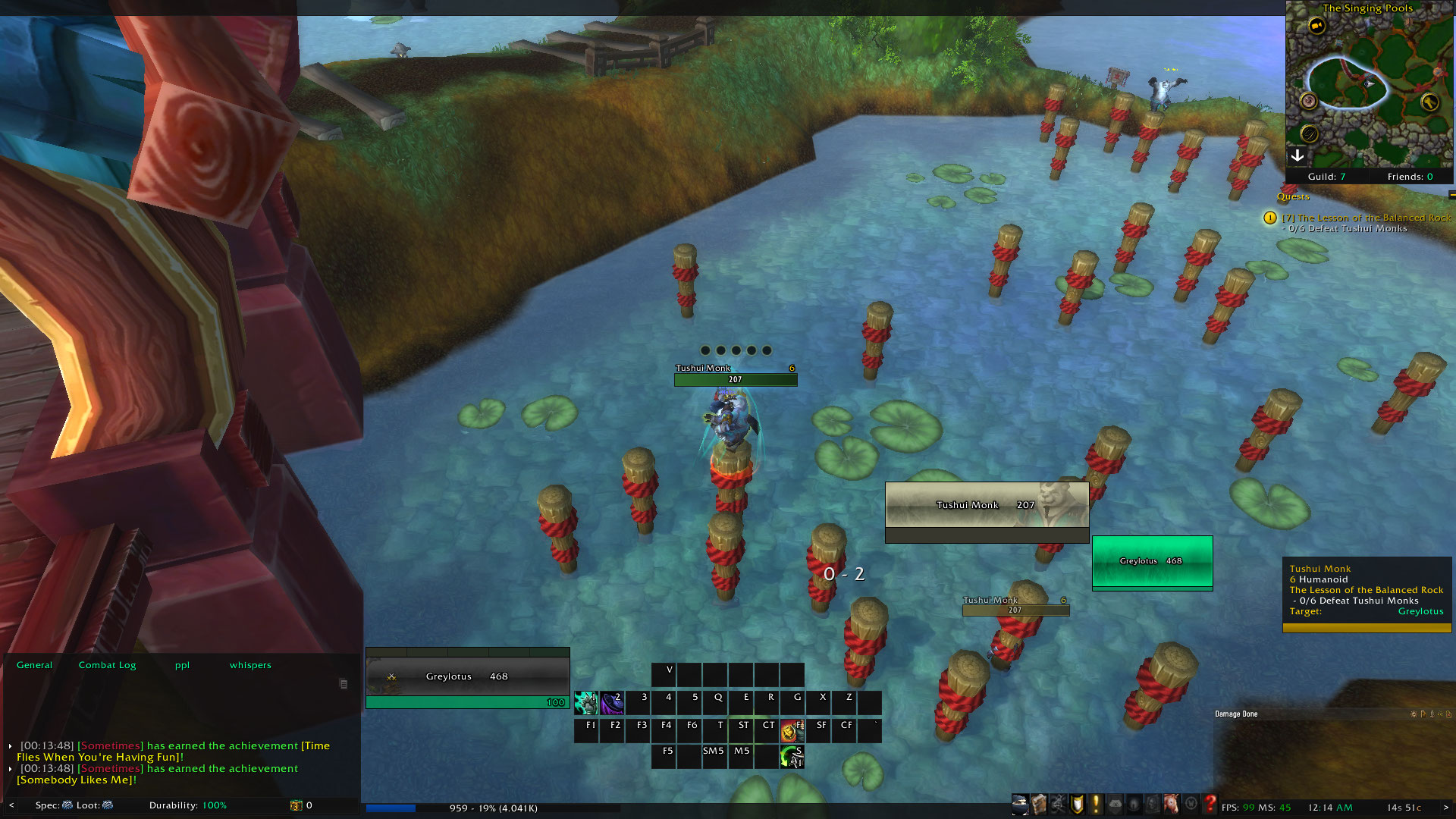This screenshot has width=1456, height=819.
Task: Click the minimap's down arrow button
Action: (x=1298, y=155)
